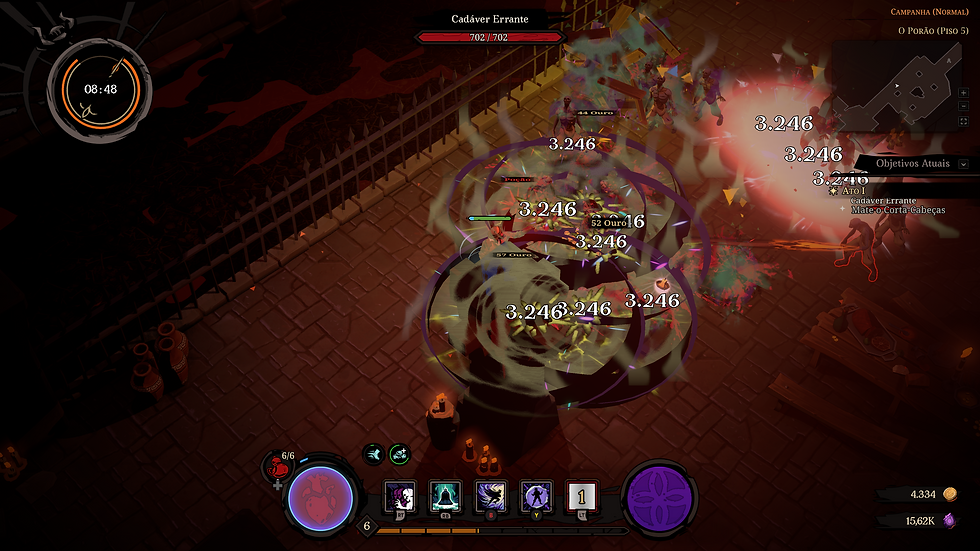Click the green-ringed buff status icon
This screenshot has height=551, width=980.
(x=399, y=454)
